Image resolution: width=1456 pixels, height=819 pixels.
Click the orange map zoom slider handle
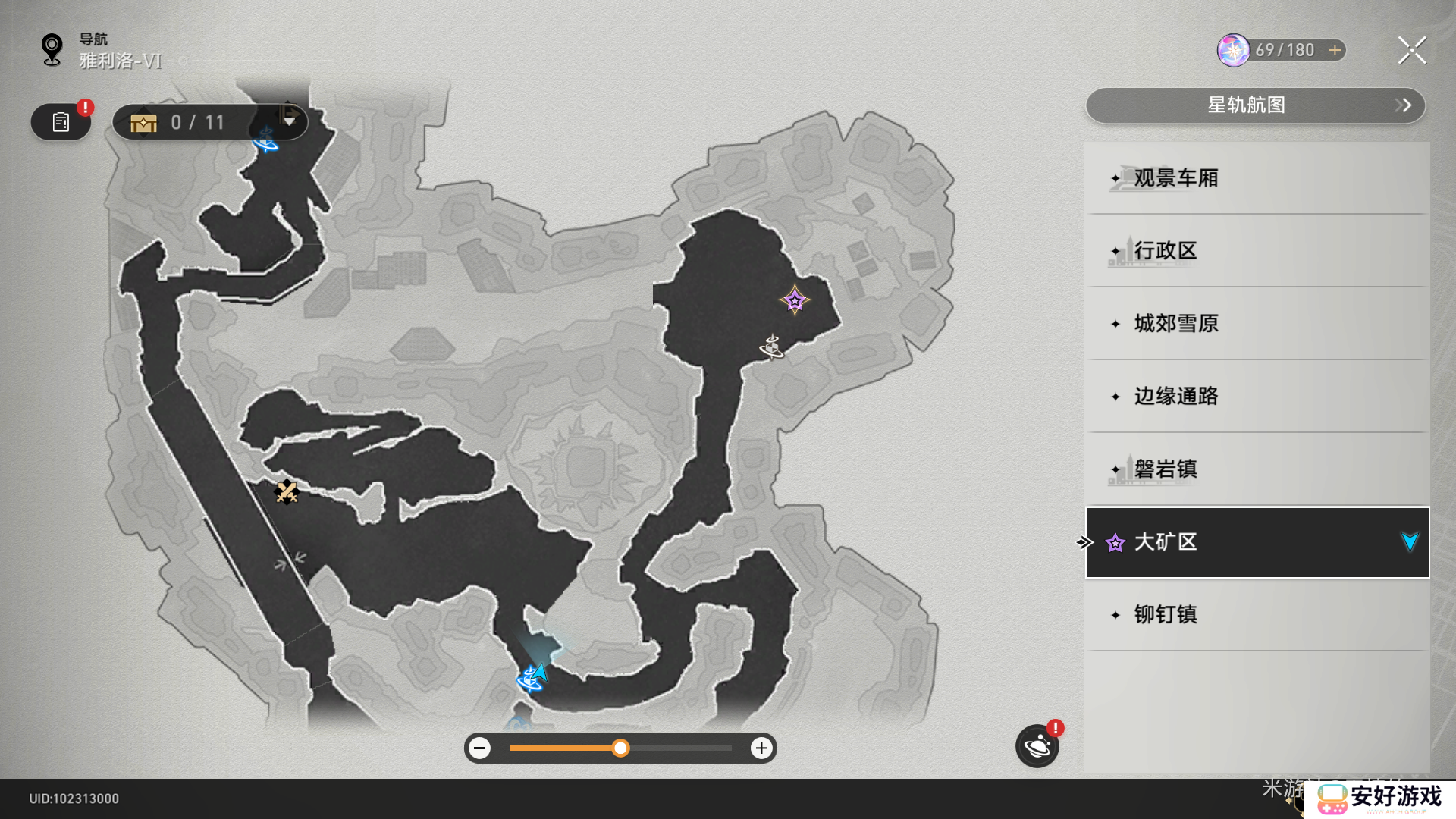coord(620,748)
